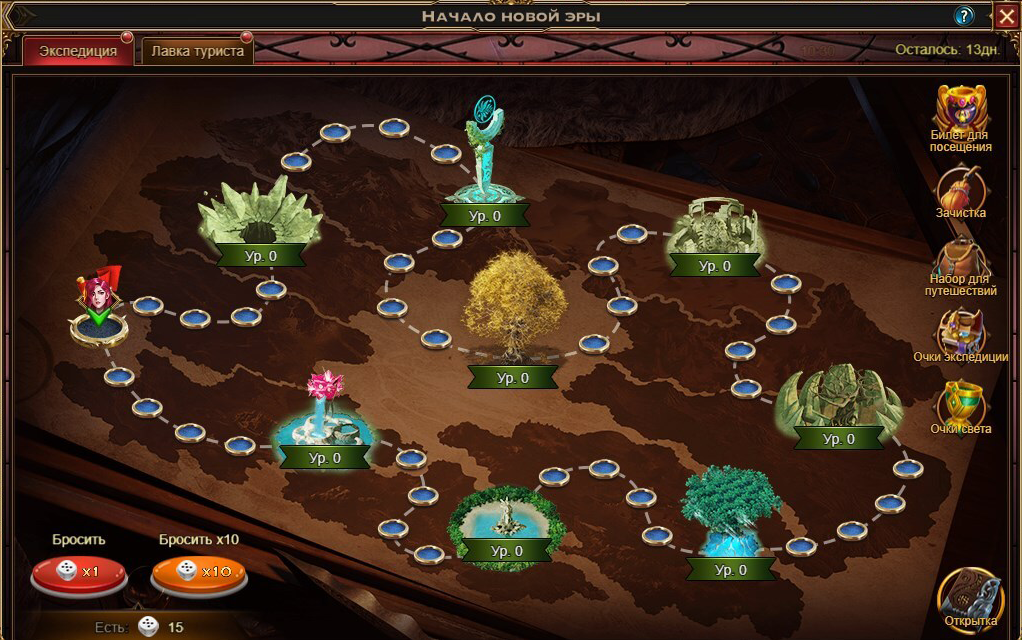Open the Билет для посещения icon

[961, 108]
